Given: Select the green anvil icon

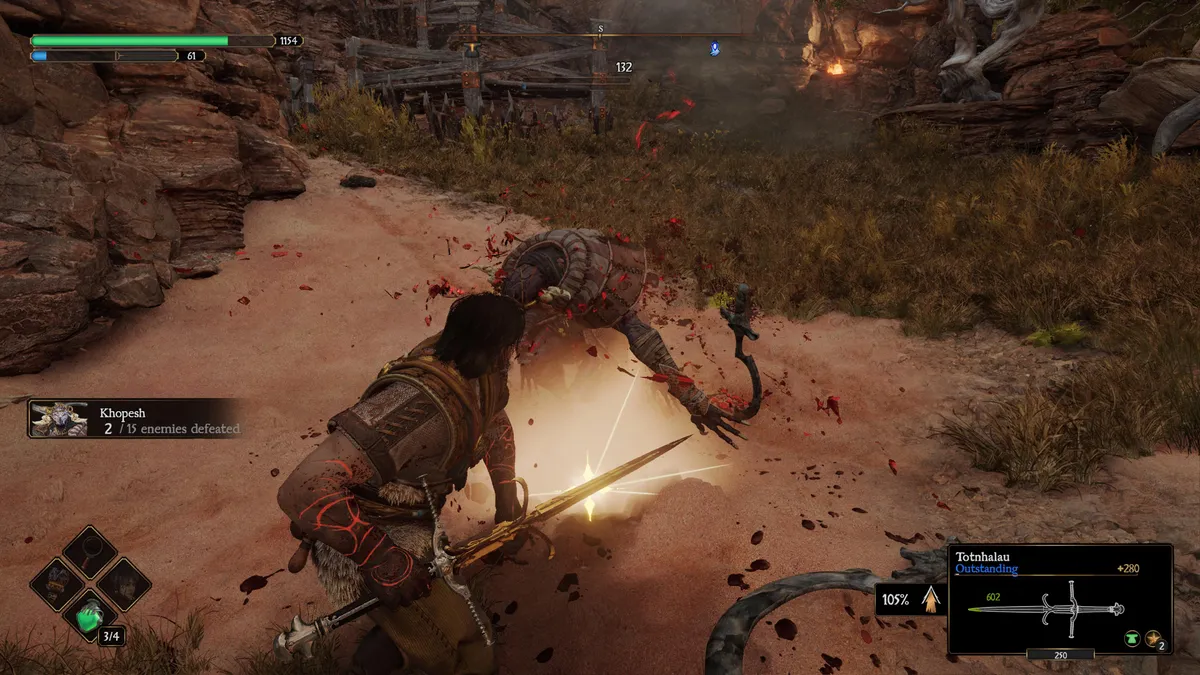Looking at the screenshot, I should [1131, 638].
